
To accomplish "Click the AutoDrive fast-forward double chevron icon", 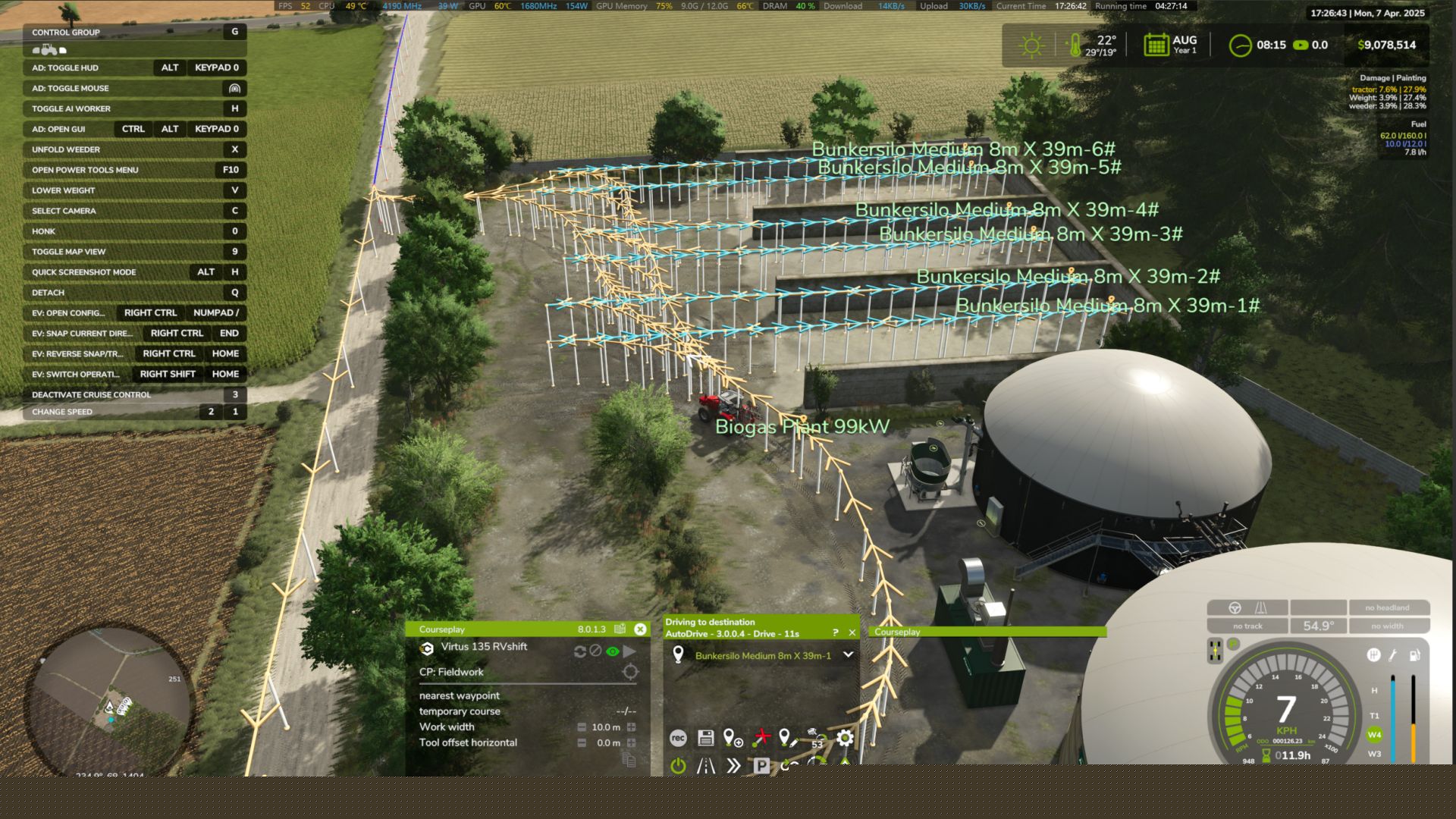I will [x=733, y=766].
